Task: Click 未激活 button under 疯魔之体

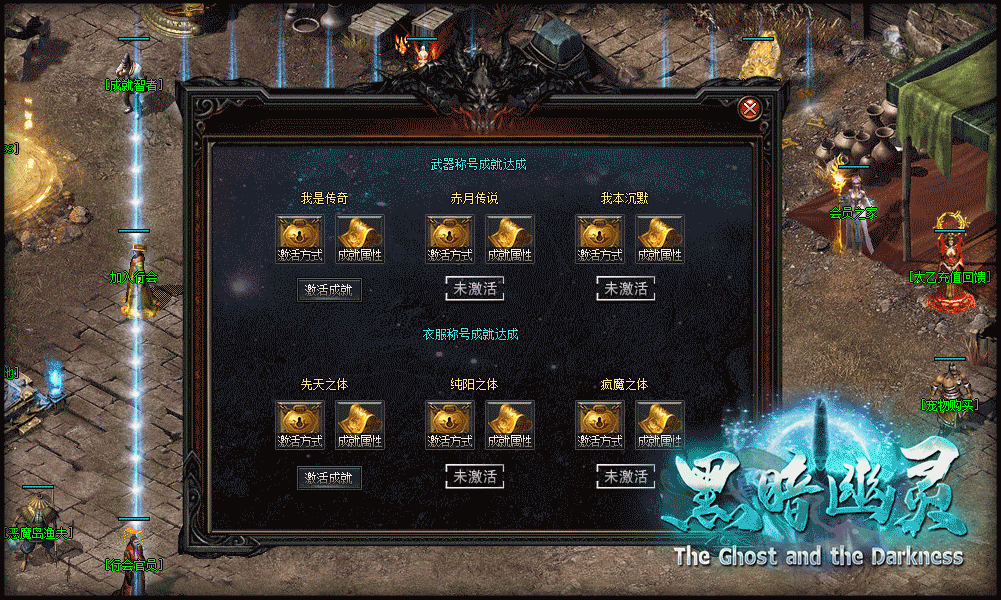Action: 626,477
